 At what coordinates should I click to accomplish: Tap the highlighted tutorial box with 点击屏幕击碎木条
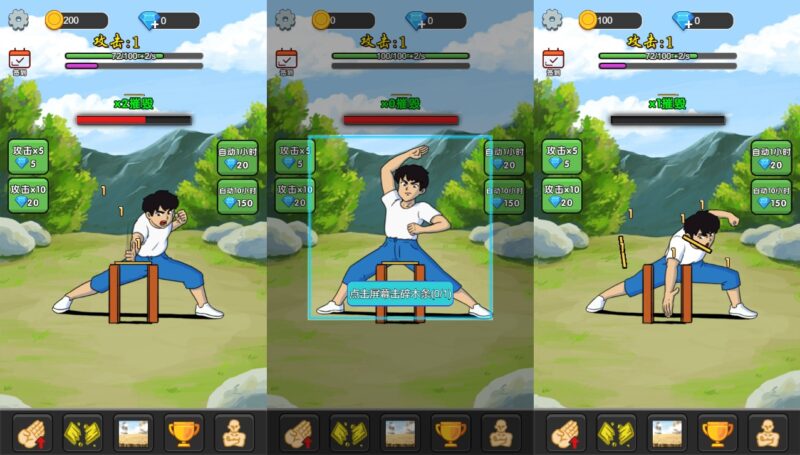pyautogui.click(x=400, y=228)
